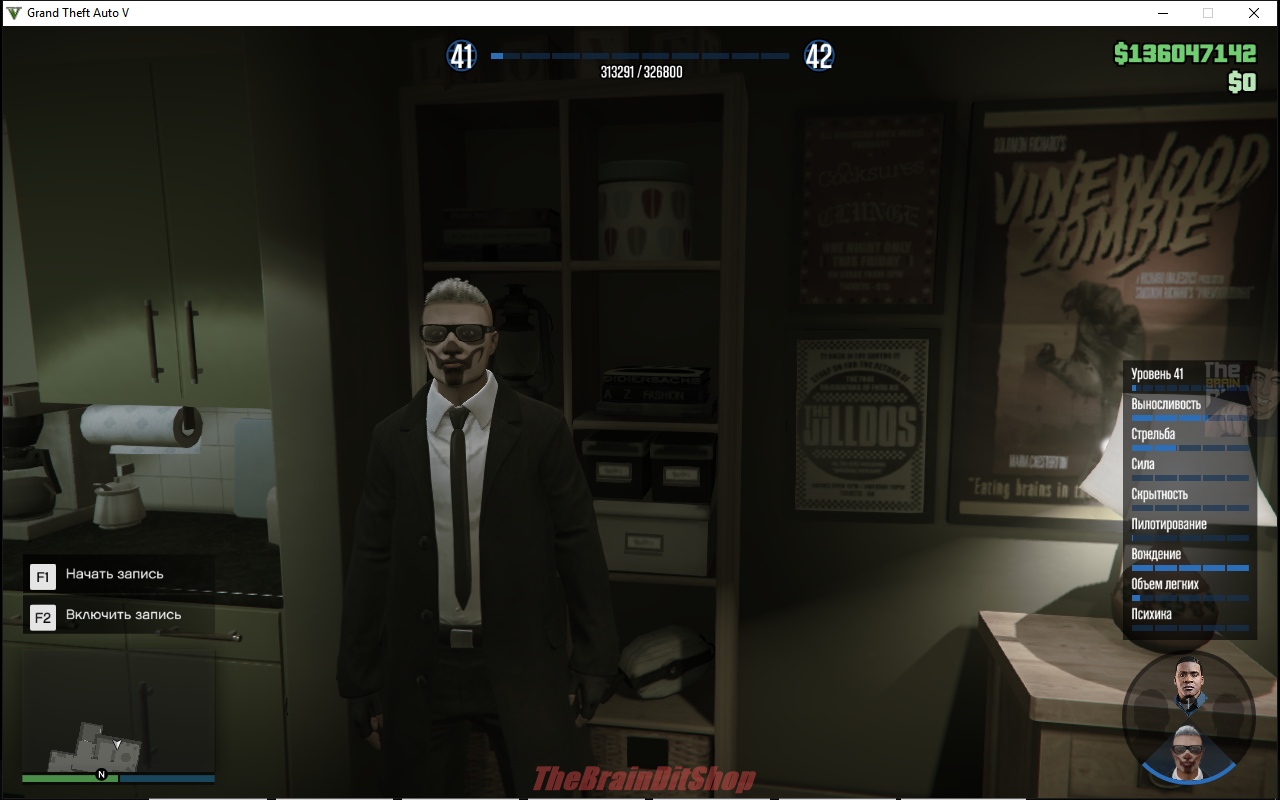The height and width of the screenshot is (800, 1280).
Task: Minimize the game window
Action: (x=1163, y=13)
